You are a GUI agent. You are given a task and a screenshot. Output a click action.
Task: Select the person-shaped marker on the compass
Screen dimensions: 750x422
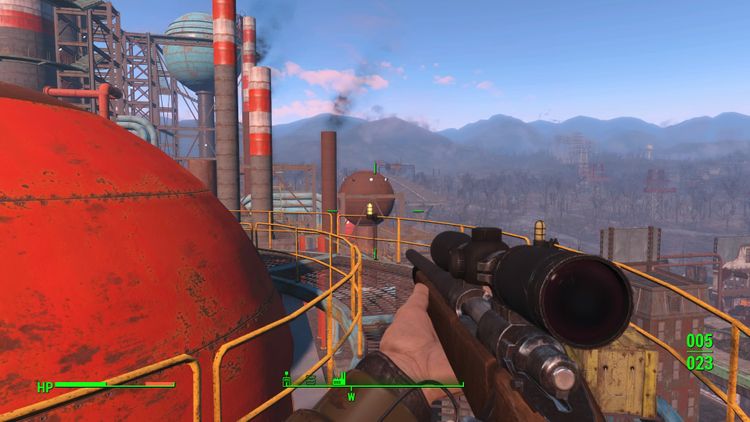point(288,379)
